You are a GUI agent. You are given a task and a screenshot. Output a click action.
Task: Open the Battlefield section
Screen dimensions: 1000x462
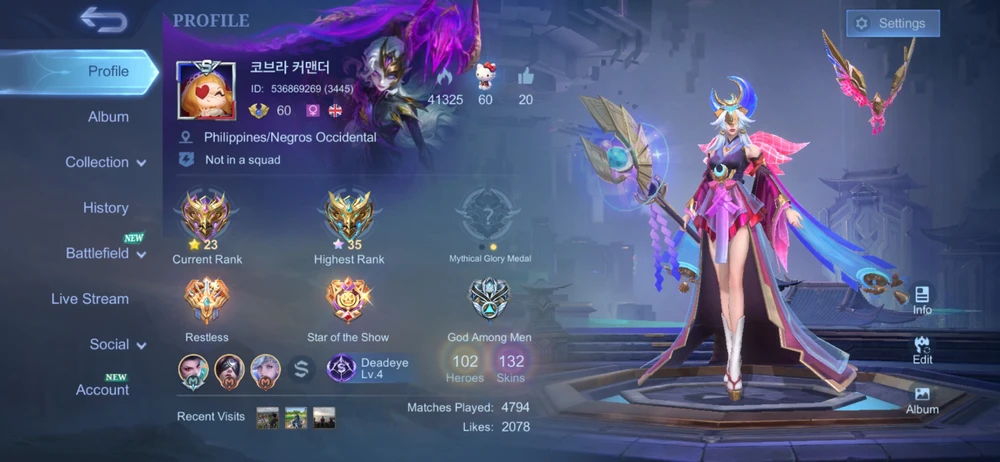pyautogui.click(x=105, y=253)
